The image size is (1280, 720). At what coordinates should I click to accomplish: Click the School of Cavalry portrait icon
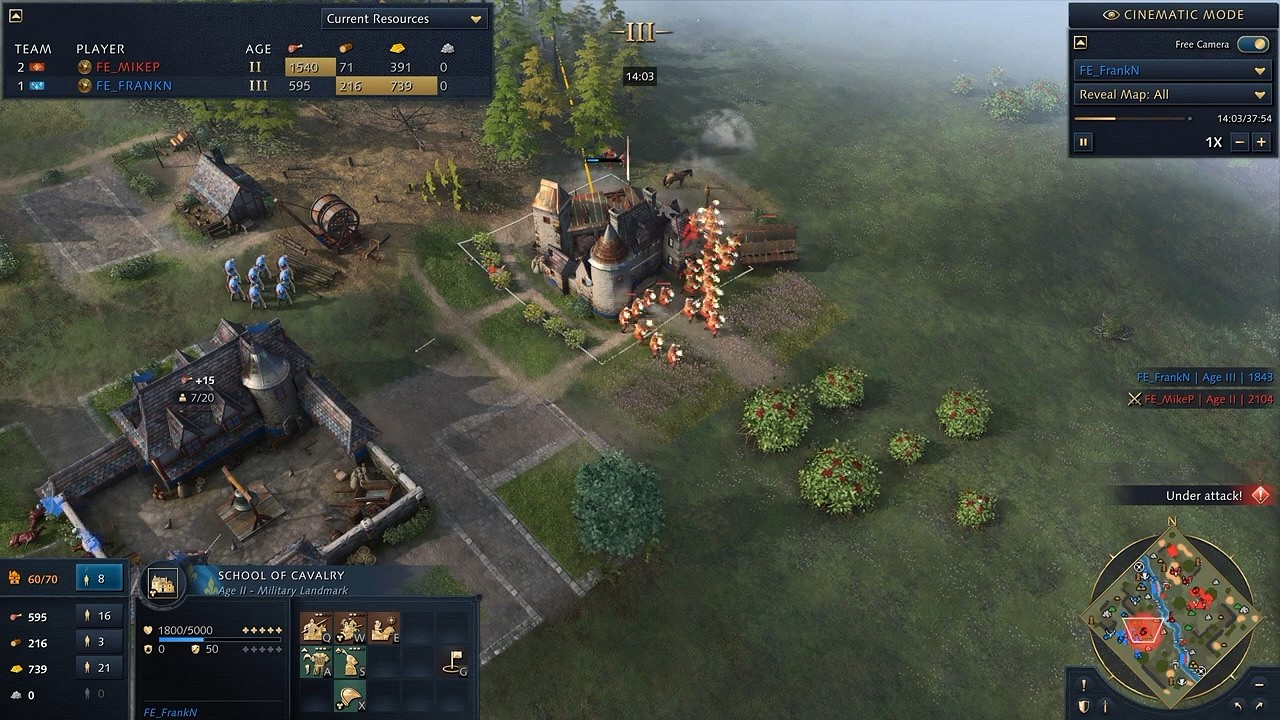click(x=163, y=583)
